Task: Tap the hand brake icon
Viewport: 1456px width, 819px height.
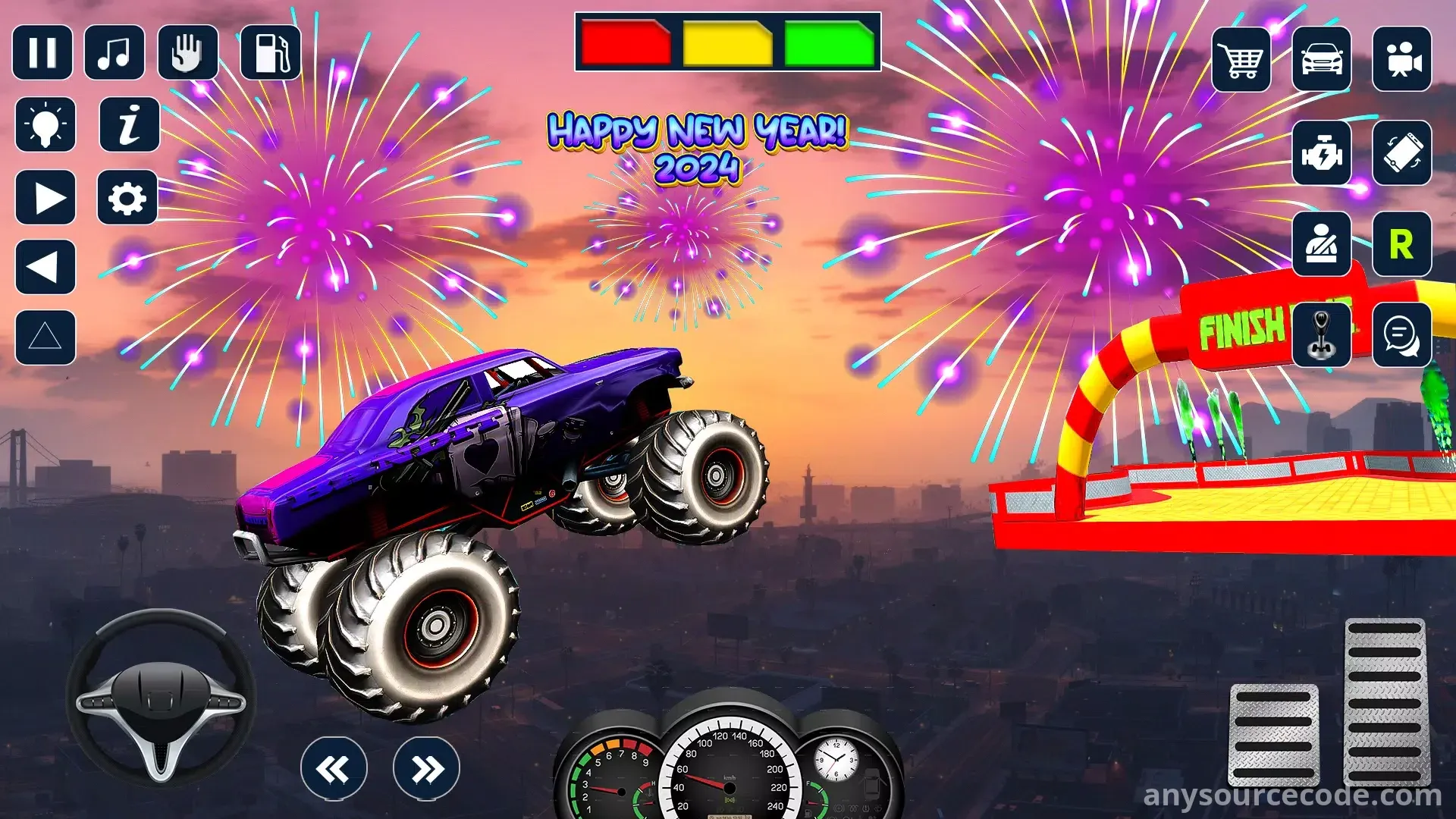Action: [187, 52]
